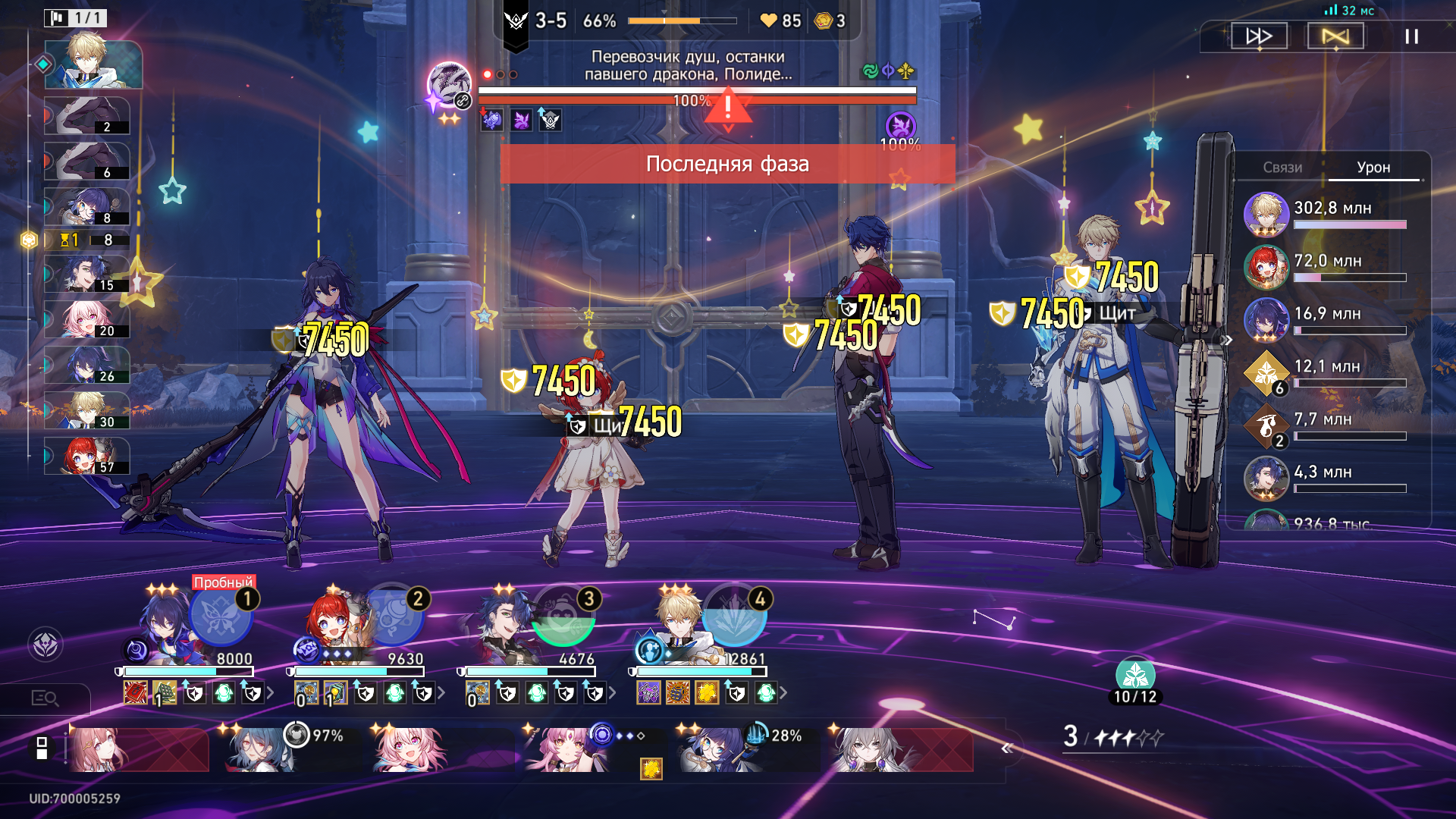Select reserve character with 28% charge

[x=713, y=749]
